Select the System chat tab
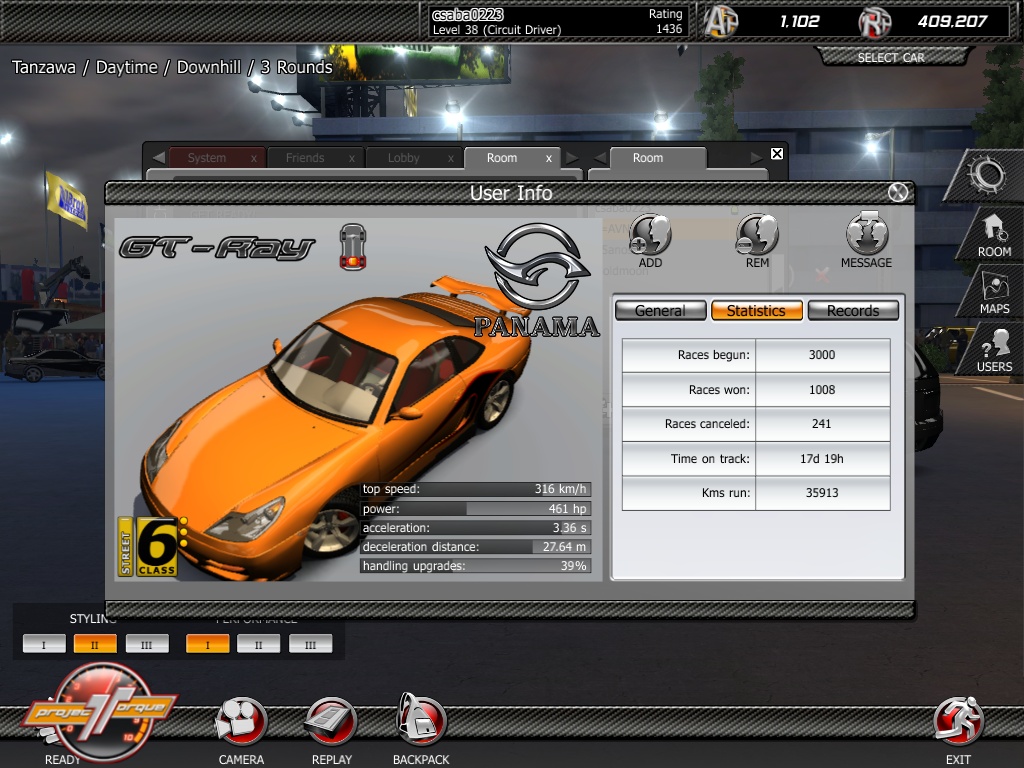The width and height of the screenshot is (1024, 768). pyautogui.click(x=207, y=158)
